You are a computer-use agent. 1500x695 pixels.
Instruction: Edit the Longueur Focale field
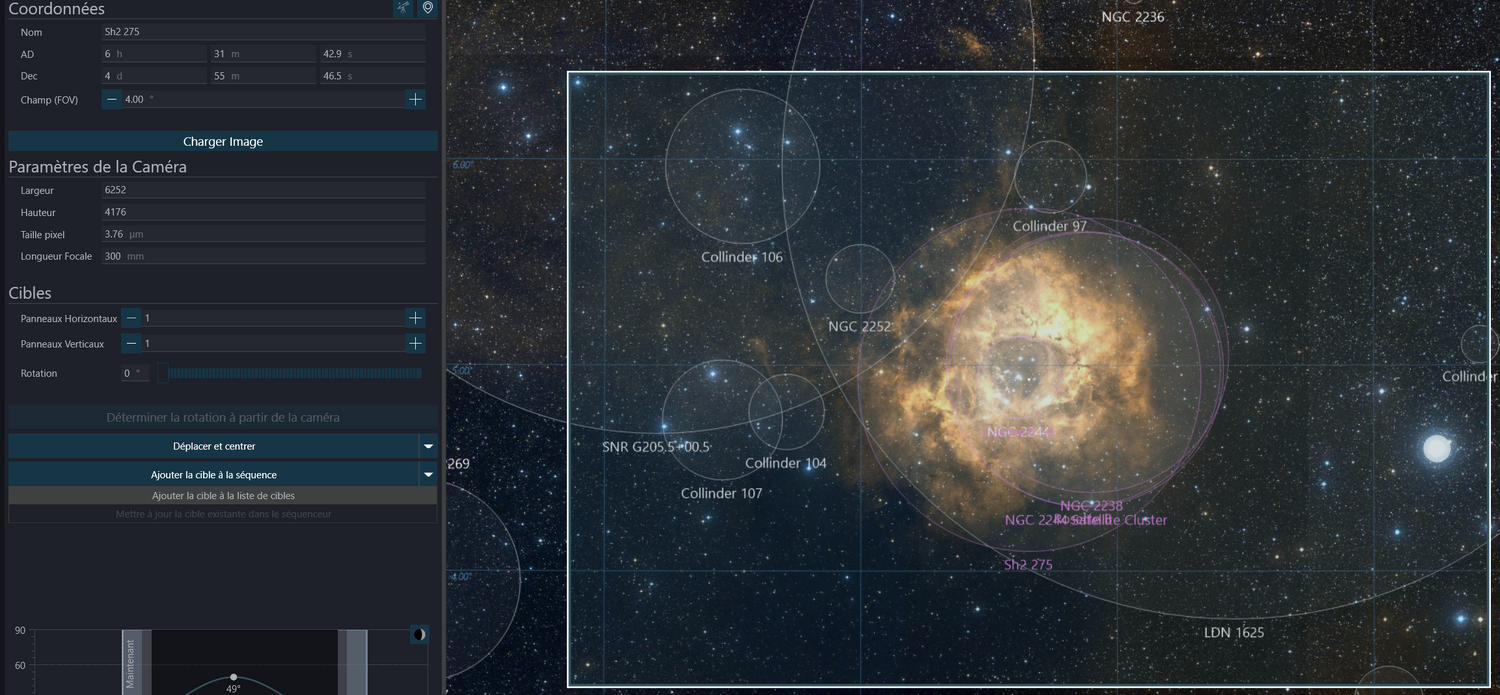coord(263,256)
